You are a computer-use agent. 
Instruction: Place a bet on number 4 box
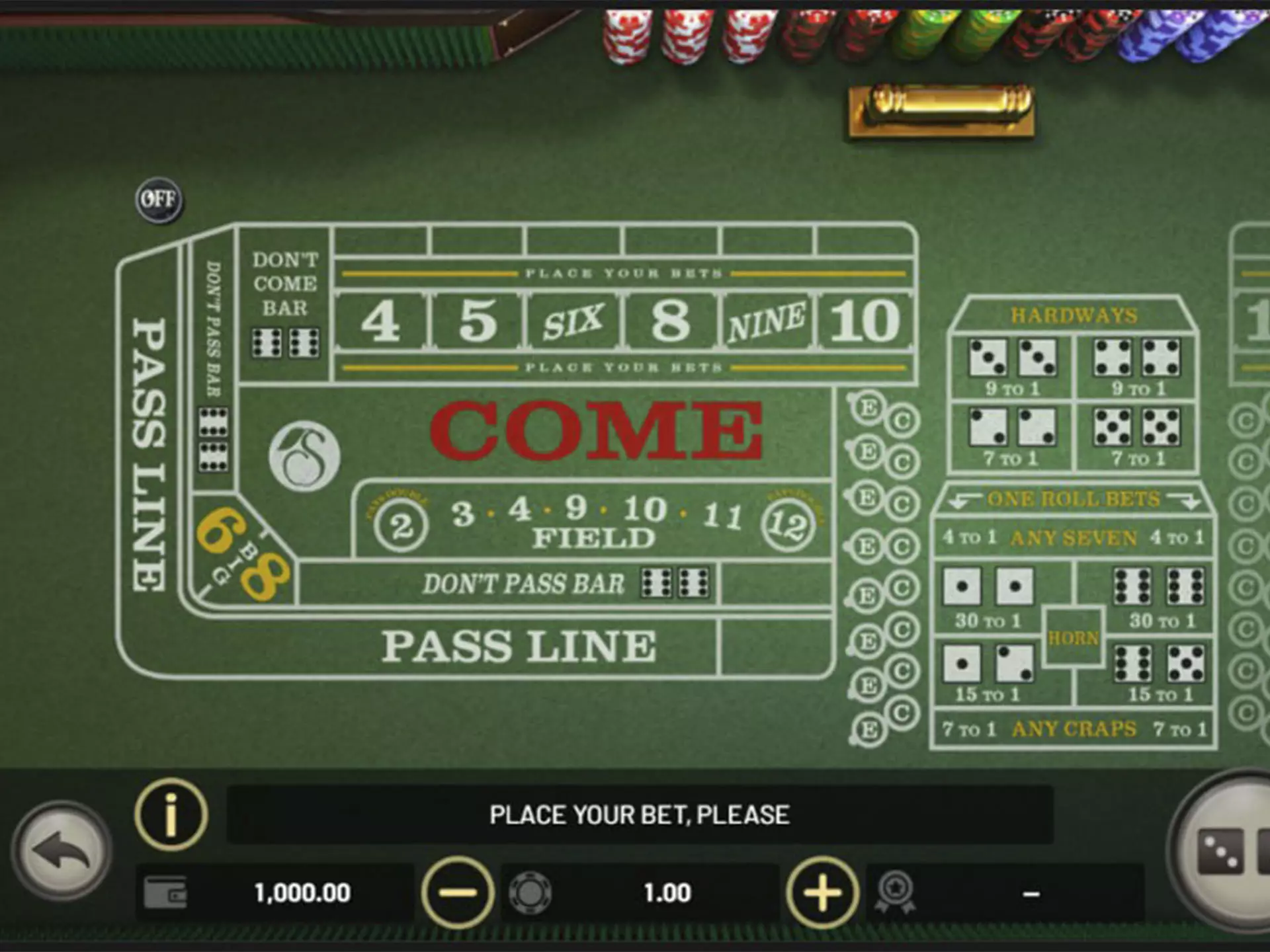pyautogui.click(x=381, y=321)
